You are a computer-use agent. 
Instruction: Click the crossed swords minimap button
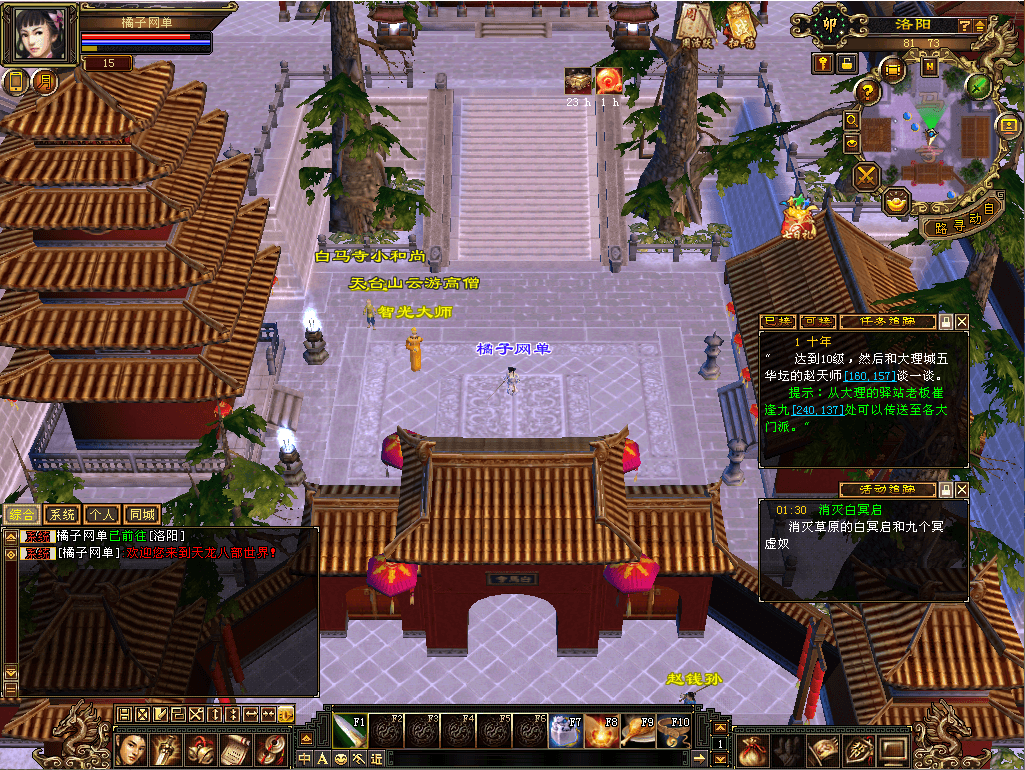pos(865,177)
